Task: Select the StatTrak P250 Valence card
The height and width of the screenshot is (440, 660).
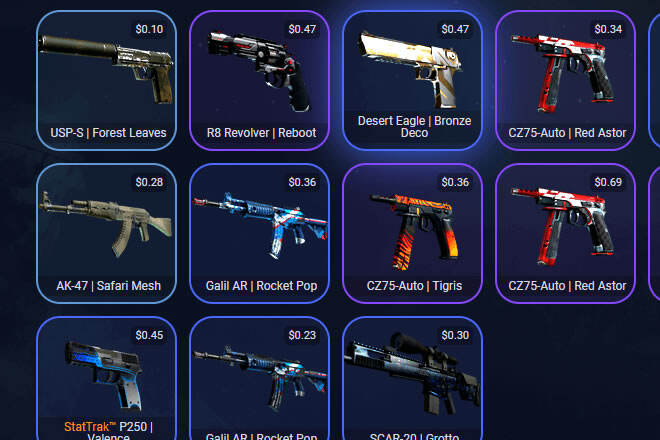Action: [106, 380]
